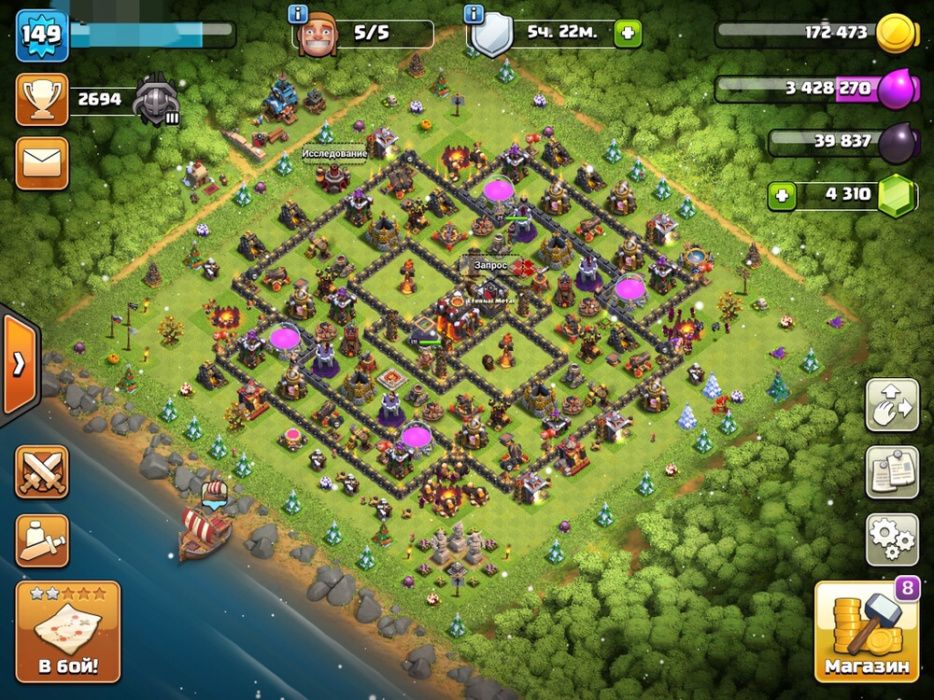This screenshot has width=934, height=700.
Task: Open the layout editor hand button
Action: [891, 404]
